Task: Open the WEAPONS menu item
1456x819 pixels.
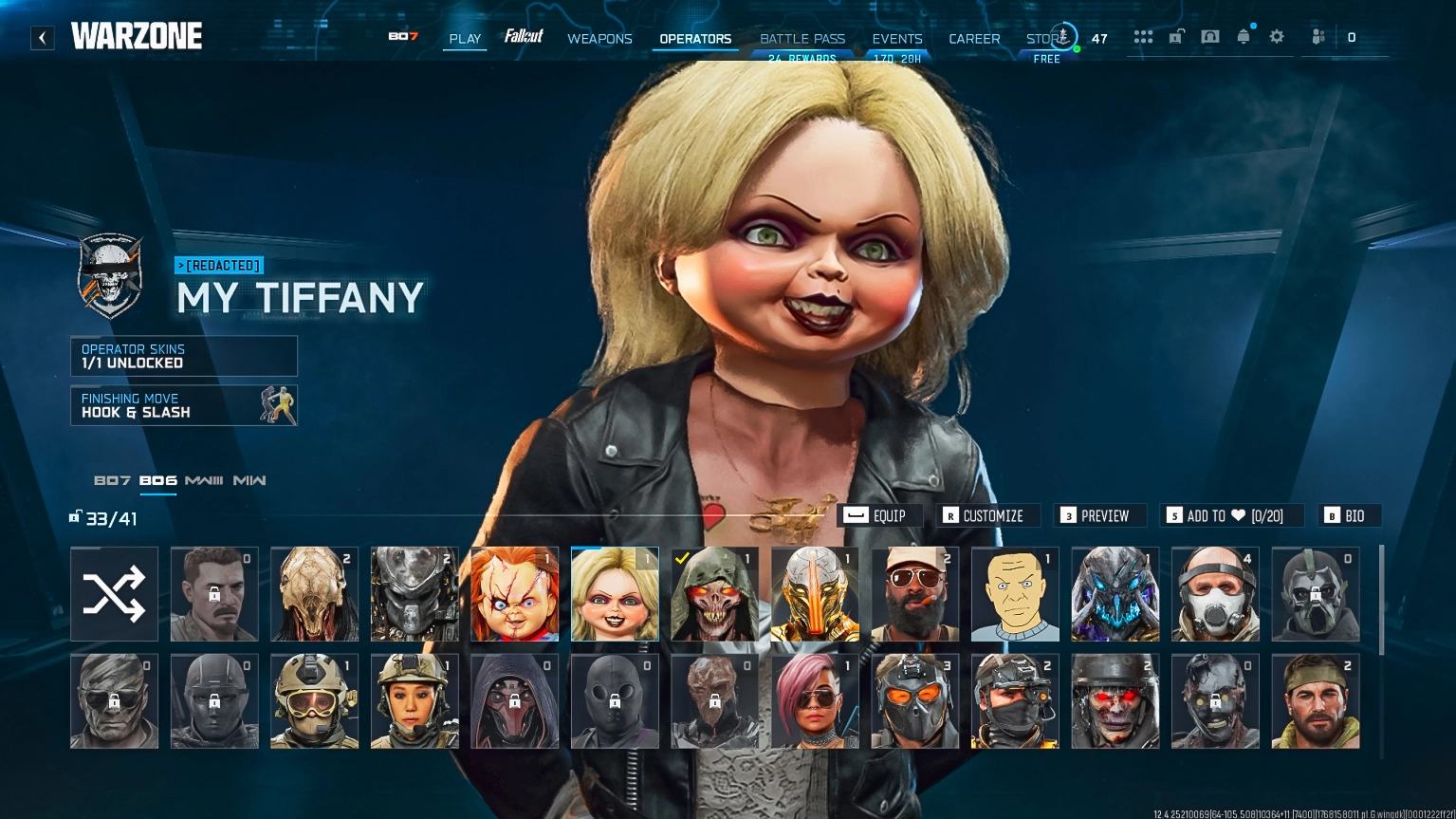Action: pos(599,39)
